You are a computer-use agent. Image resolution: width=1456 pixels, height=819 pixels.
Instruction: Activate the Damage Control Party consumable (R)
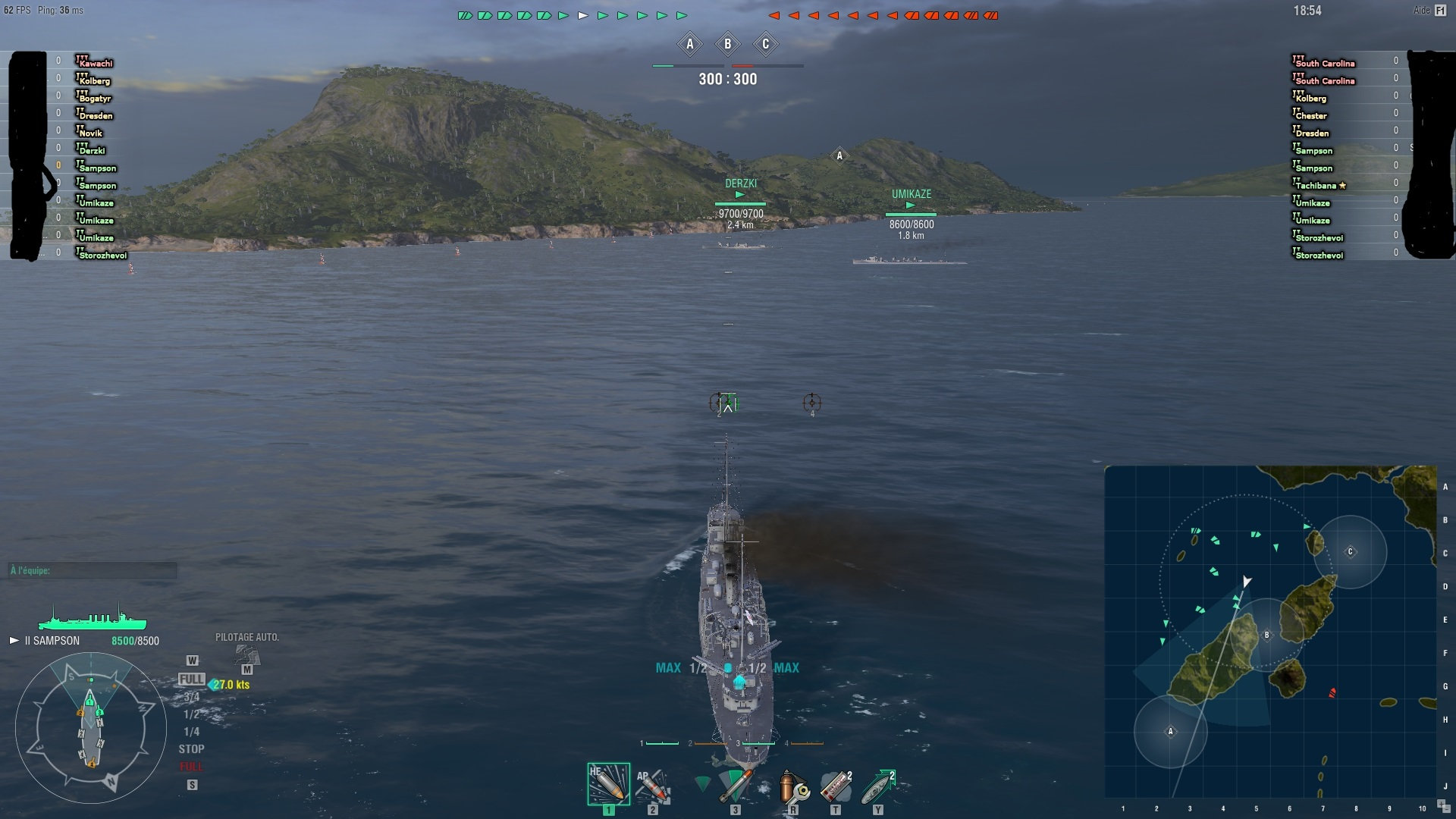click(x=793, y=786)
